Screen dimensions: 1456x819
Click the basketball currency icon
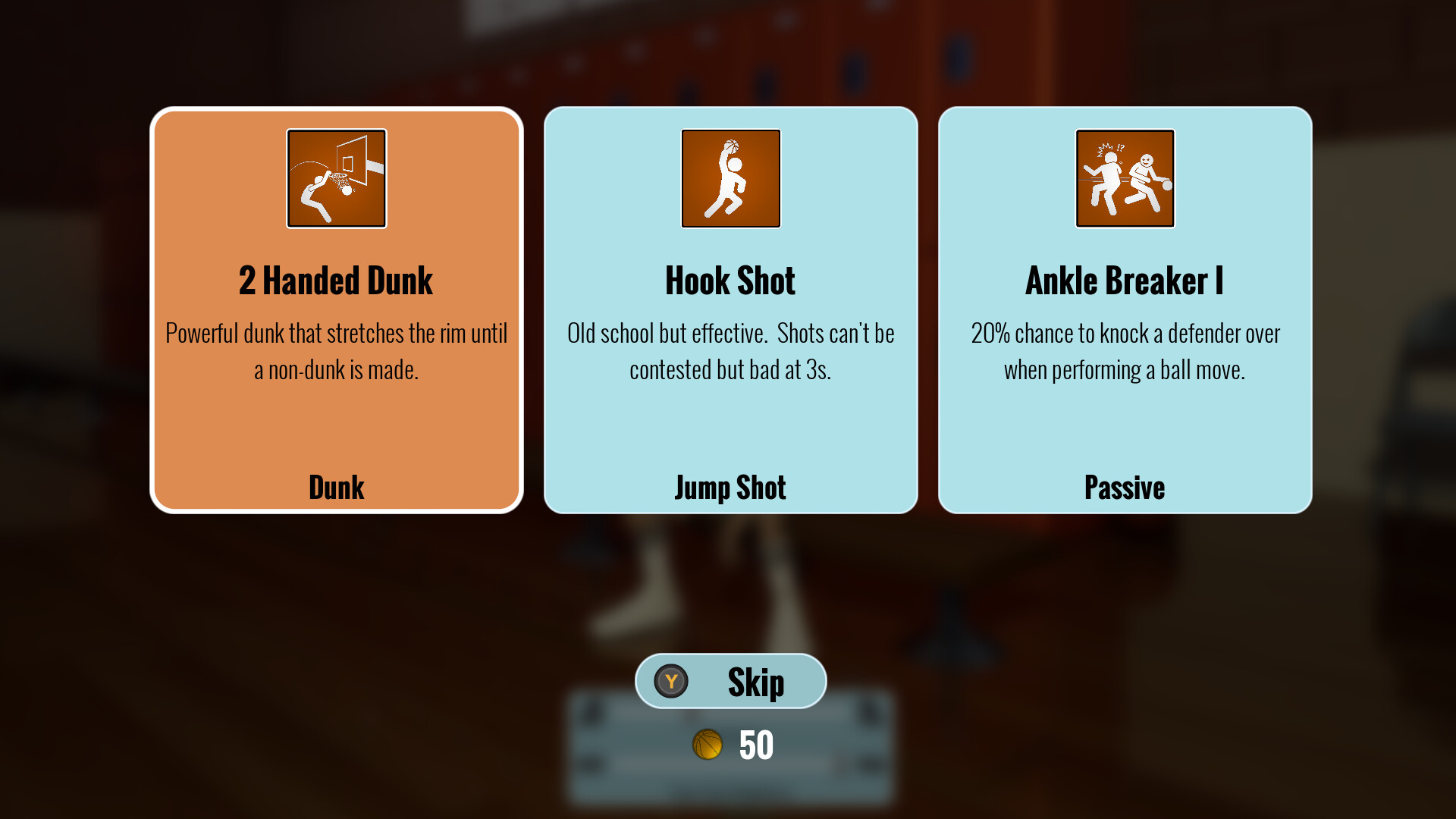pos(708,745)
